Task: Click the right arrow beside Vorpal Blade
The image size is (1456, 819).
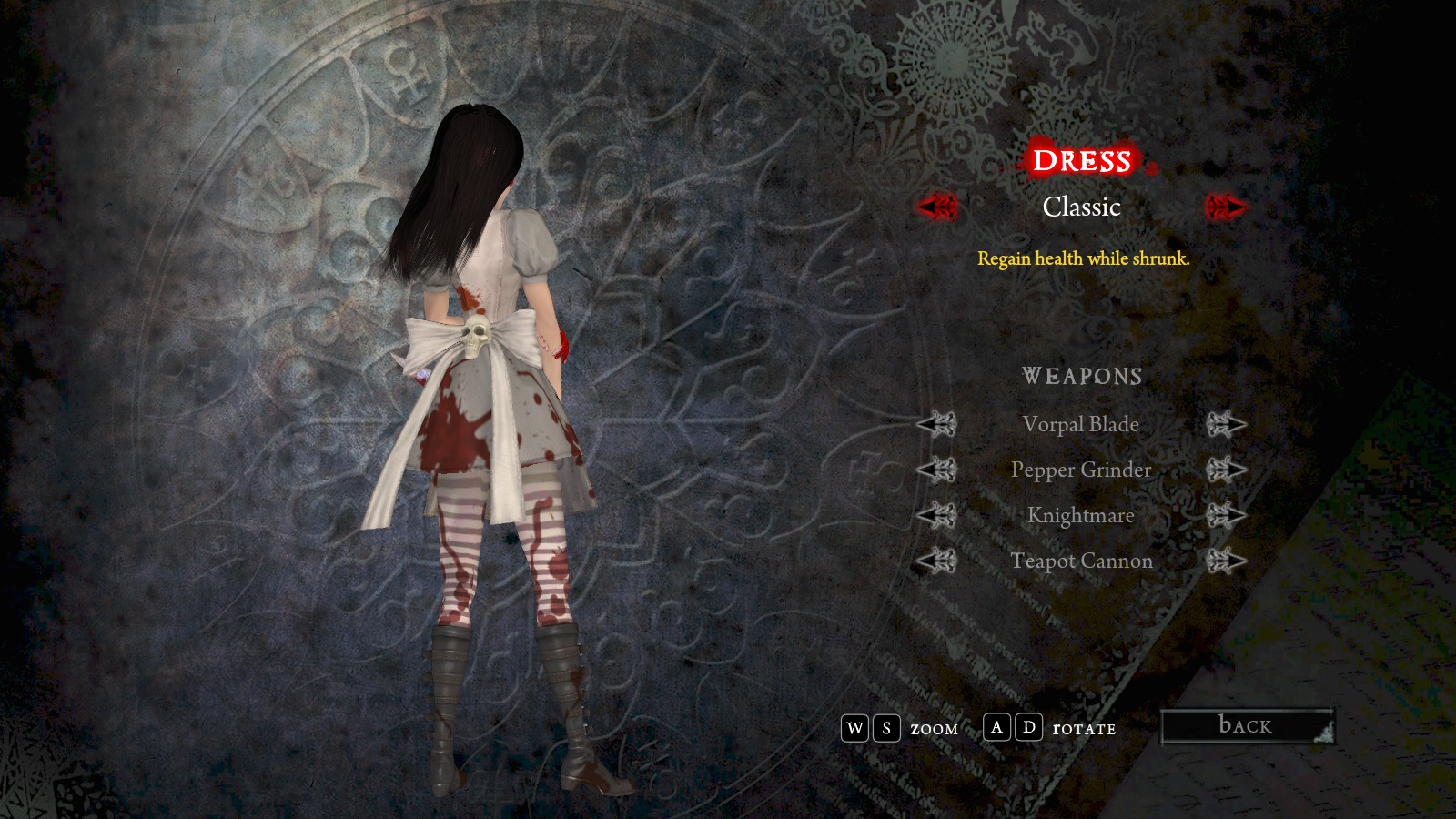Action: (x=1226, y=424)
